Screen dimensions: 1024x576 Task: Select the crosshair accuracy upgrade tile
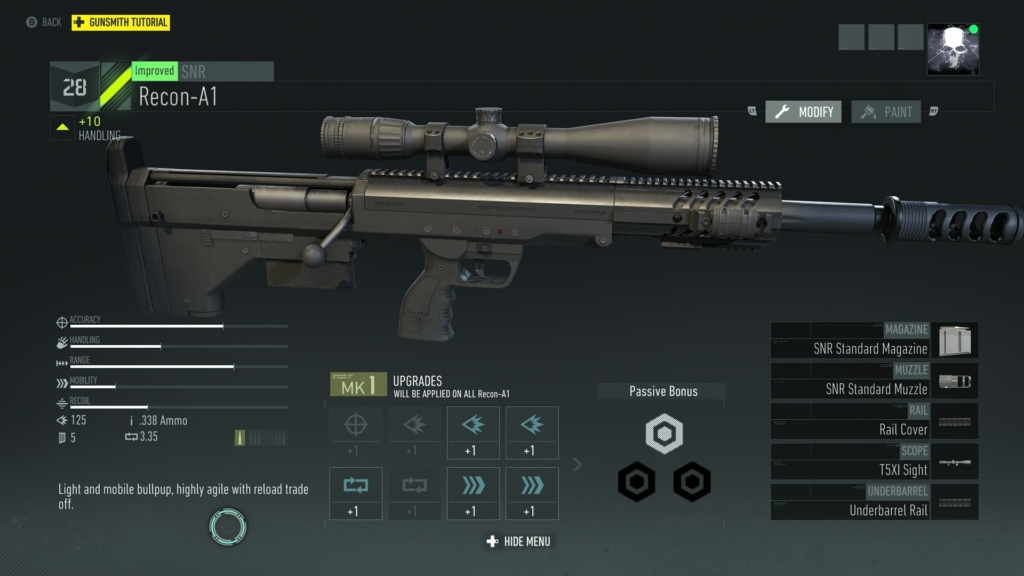tap(355, 432)
